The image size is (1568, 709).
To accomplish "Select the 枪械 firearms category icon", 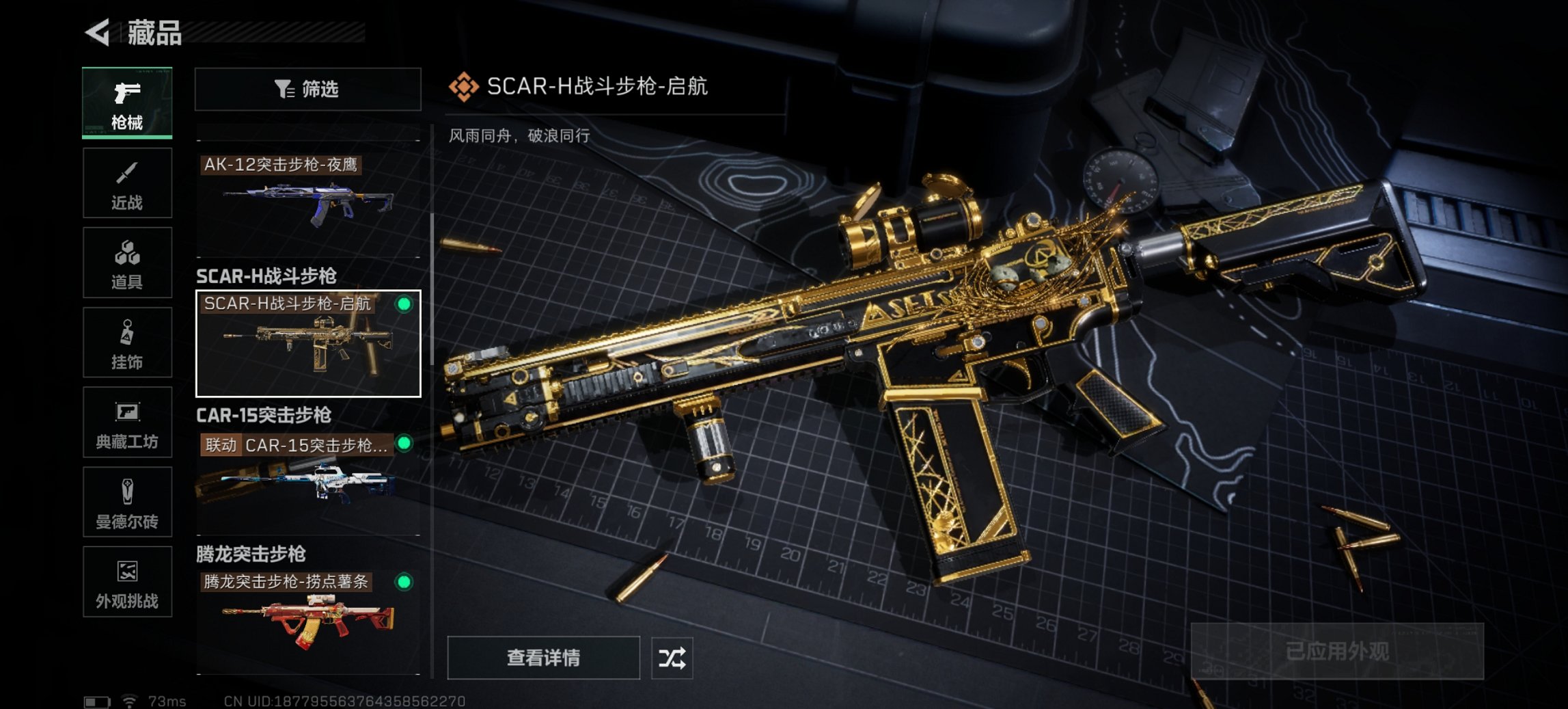I will [x=127, y=103].
